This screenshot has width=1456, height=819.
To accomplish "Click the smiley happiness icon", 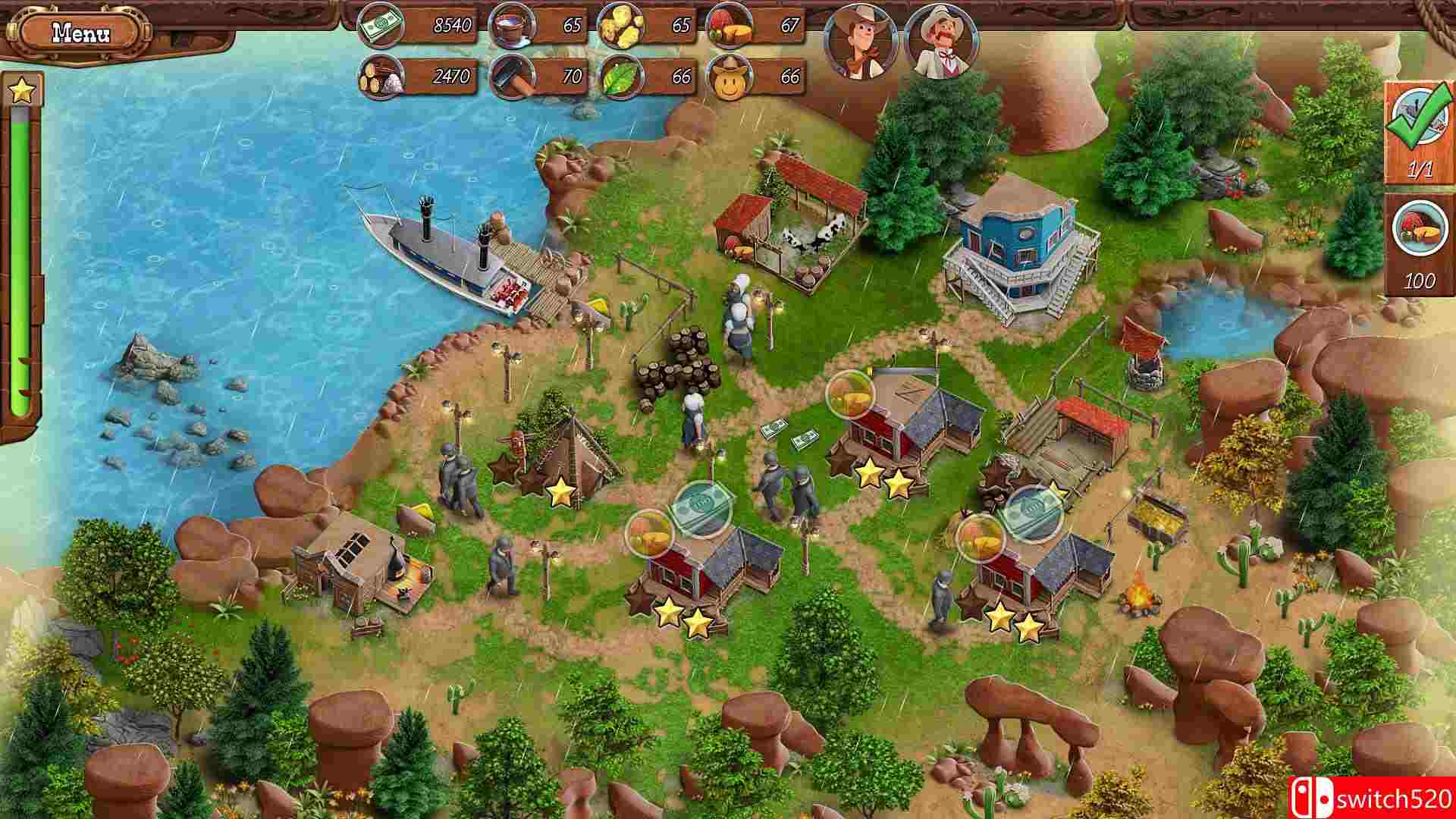I will [x=730, y=75].
